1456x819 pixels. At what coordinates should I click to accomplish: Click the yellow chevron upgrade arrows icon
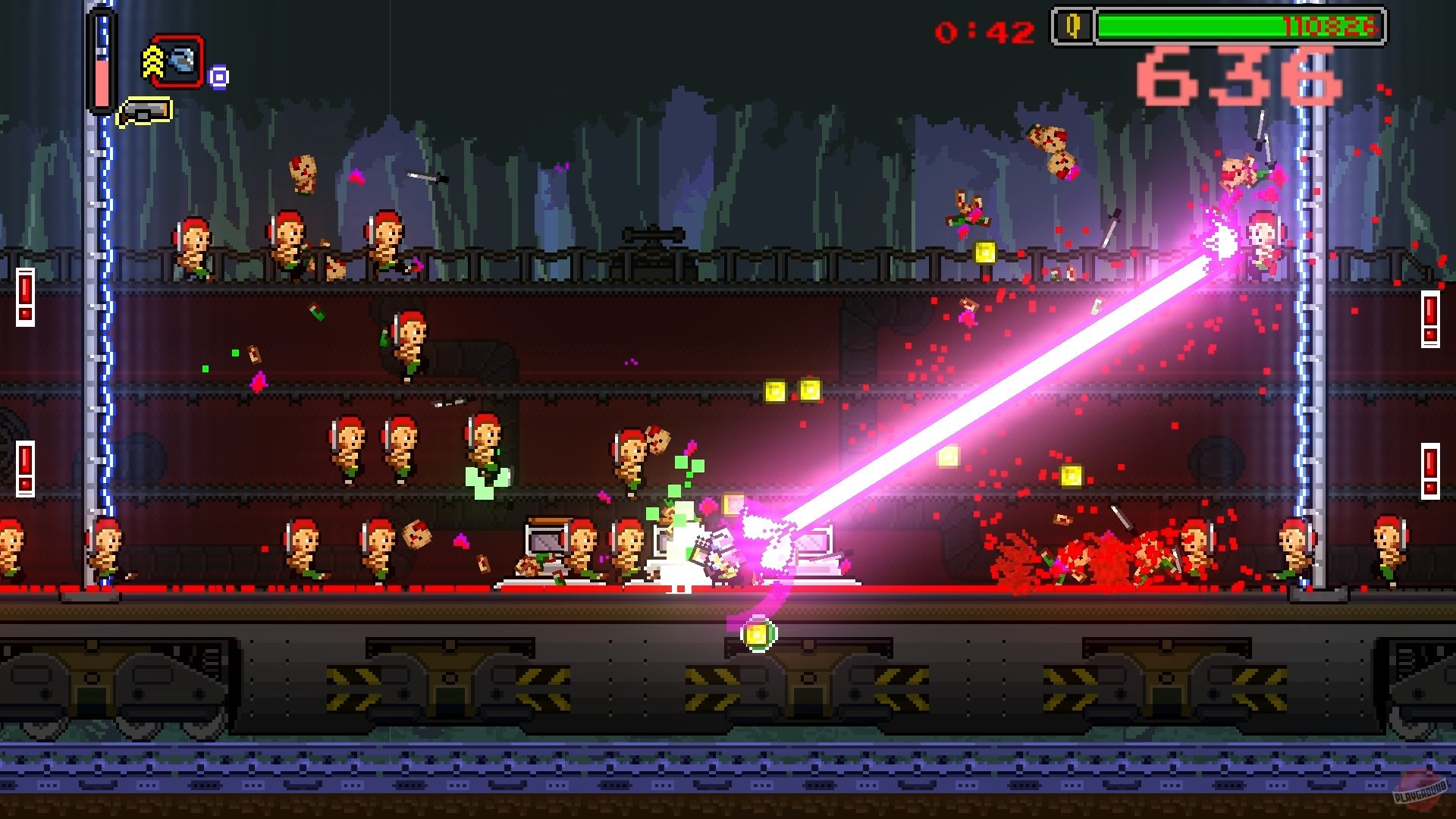pos(152,61)
